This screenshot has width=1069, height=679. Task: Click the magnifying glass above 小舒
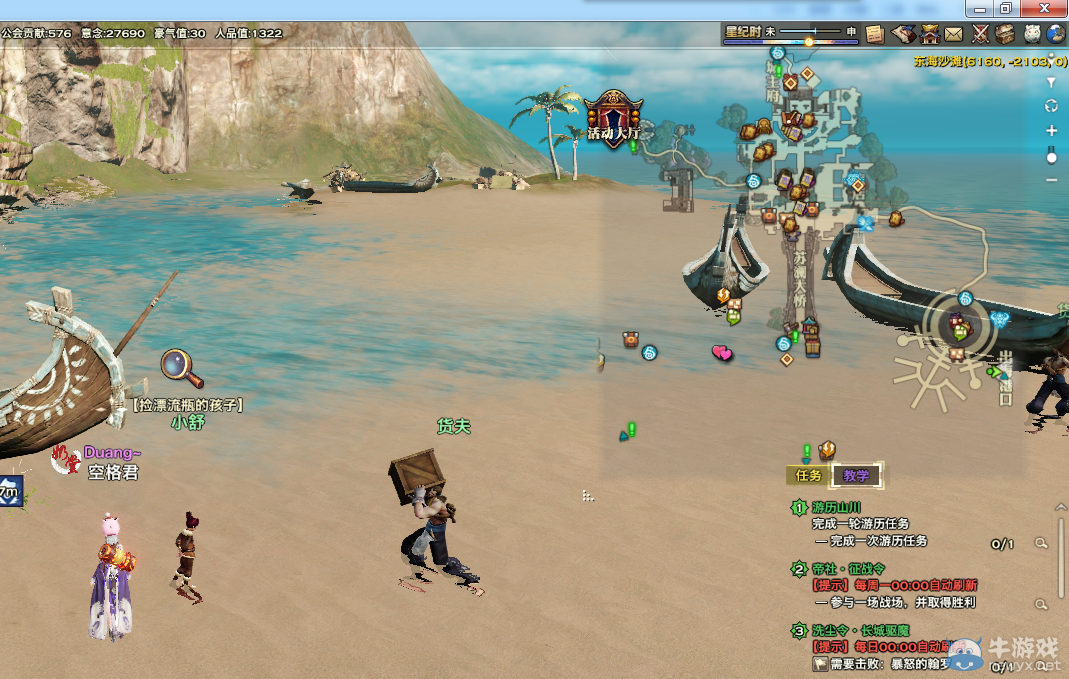tap(181, 367)
